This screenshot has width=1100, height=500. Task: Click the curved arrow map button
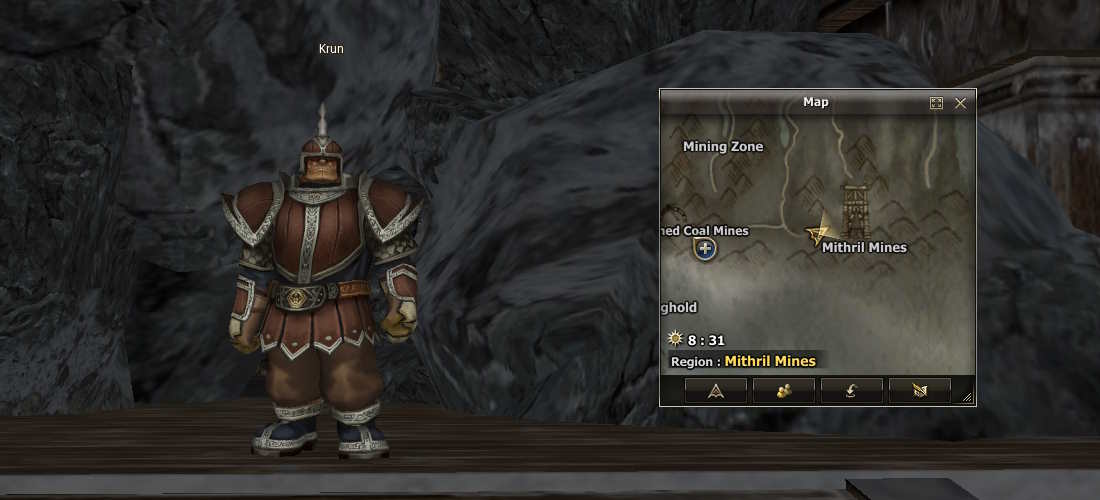click(851, 391)
